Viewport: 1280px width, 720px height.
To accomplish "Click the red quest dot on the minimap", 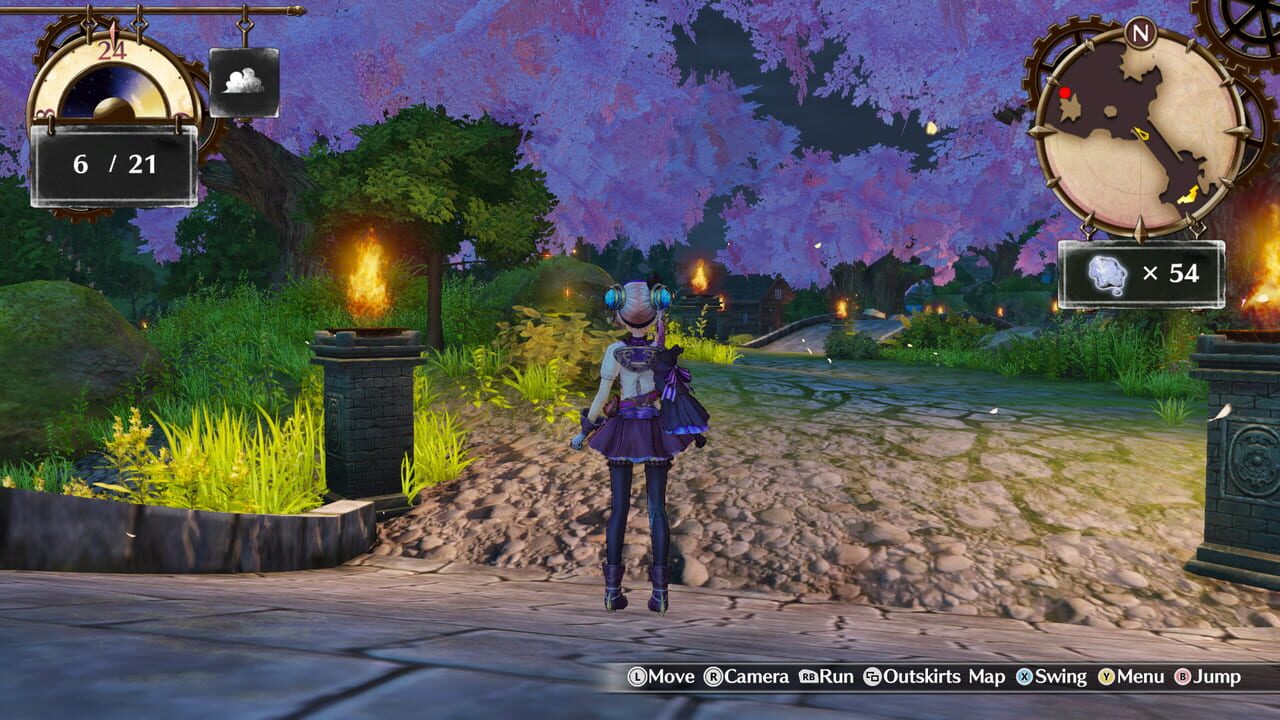I will pyautogui.click(x=1064, y=92).
